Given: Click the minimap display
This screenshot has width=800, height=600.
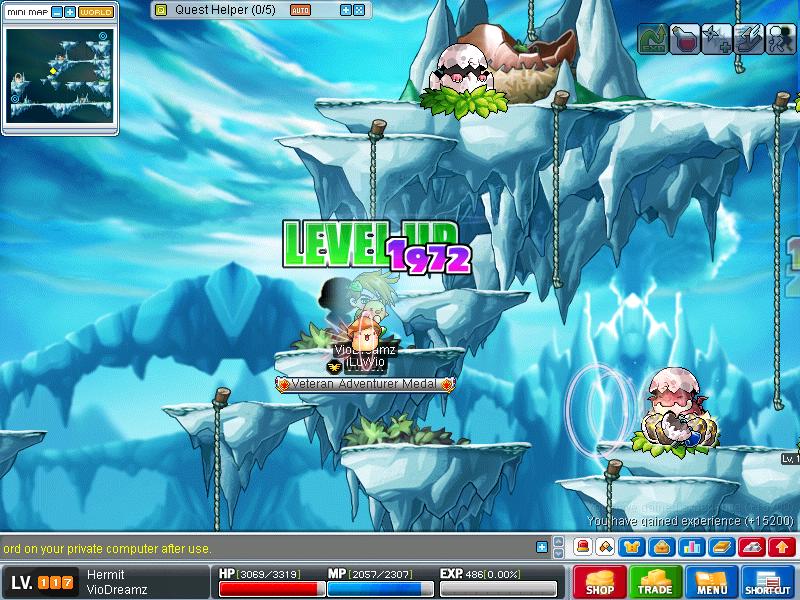Looking at the screenshot, I should point(60,77).
